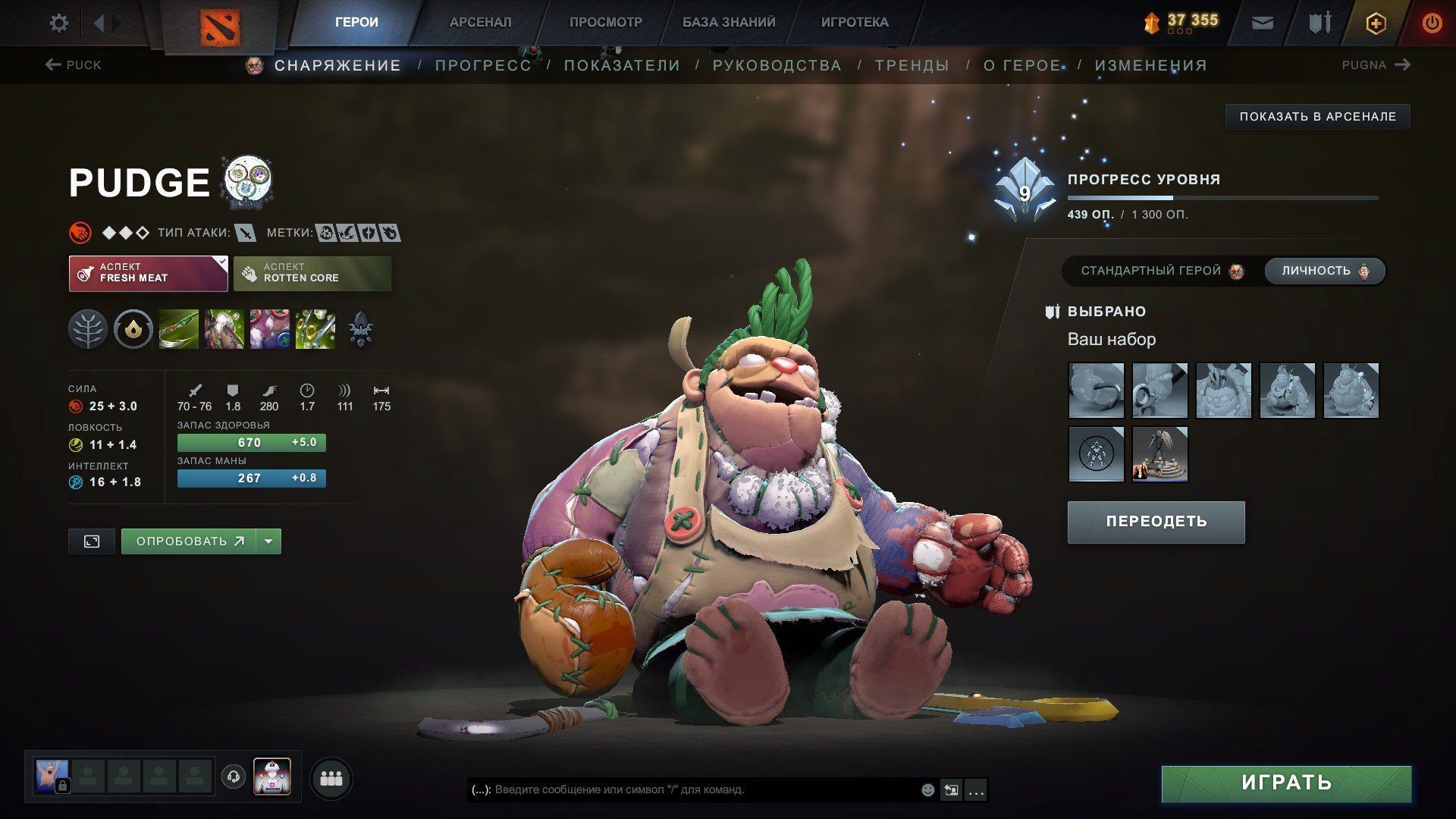Switch to Стандартный герой model
Image resolution: width=1456 pixels, height=819 pixels.
point(1161,271)
